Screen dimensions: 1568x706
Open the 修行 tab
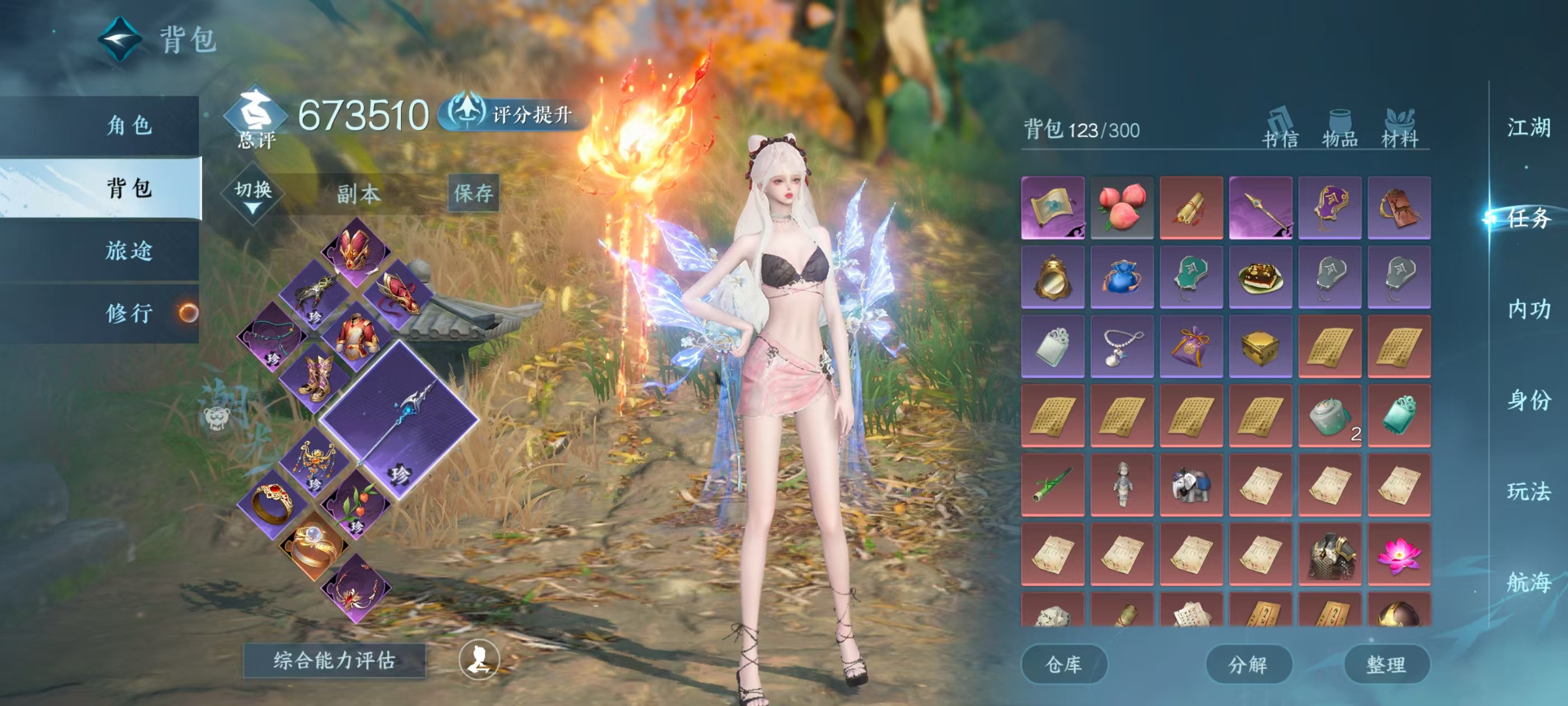[128, 313]
